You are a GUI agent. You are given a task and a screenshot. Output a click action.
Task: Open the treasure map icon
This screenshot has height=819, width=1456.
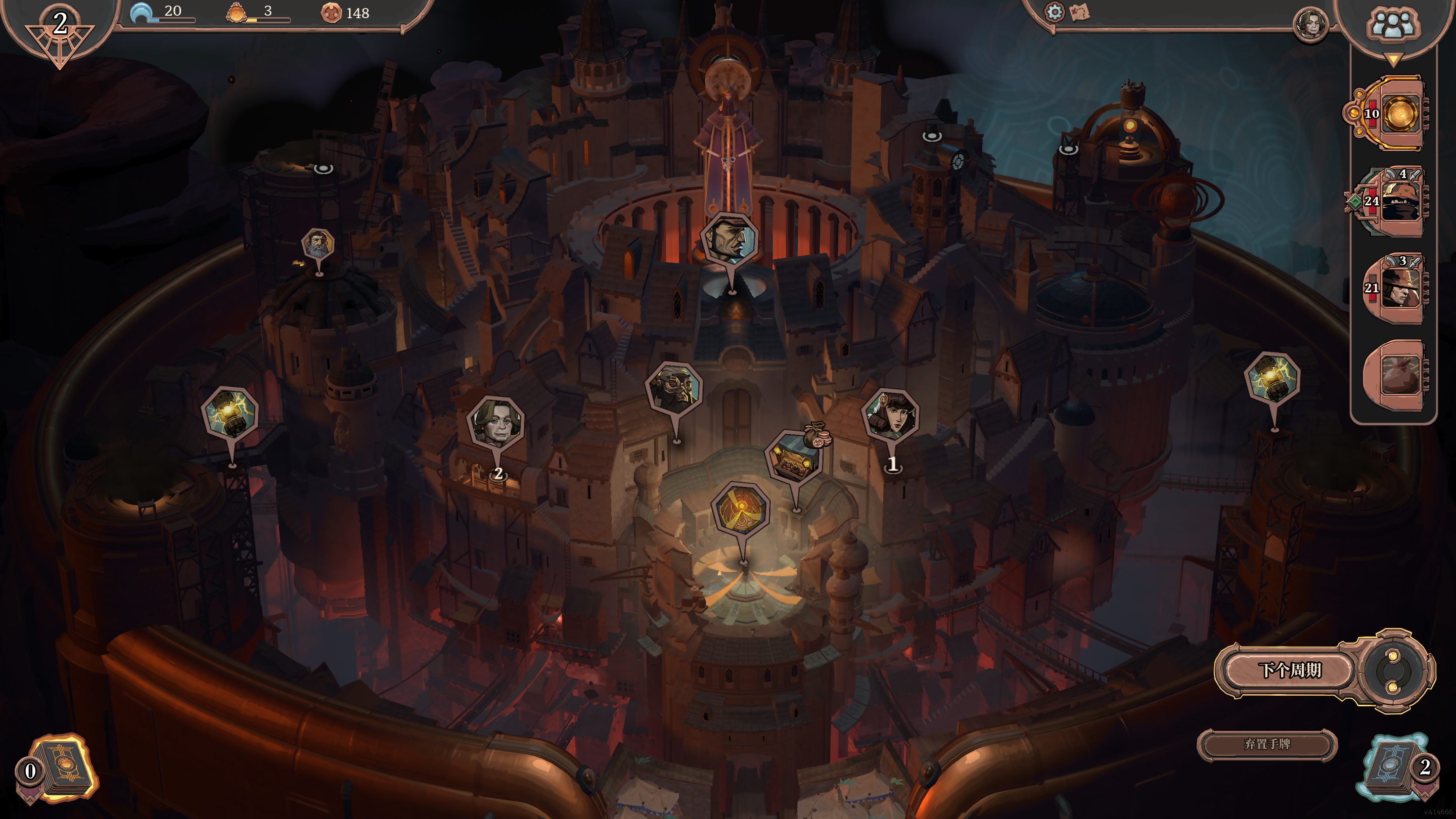pos(1079,12)
